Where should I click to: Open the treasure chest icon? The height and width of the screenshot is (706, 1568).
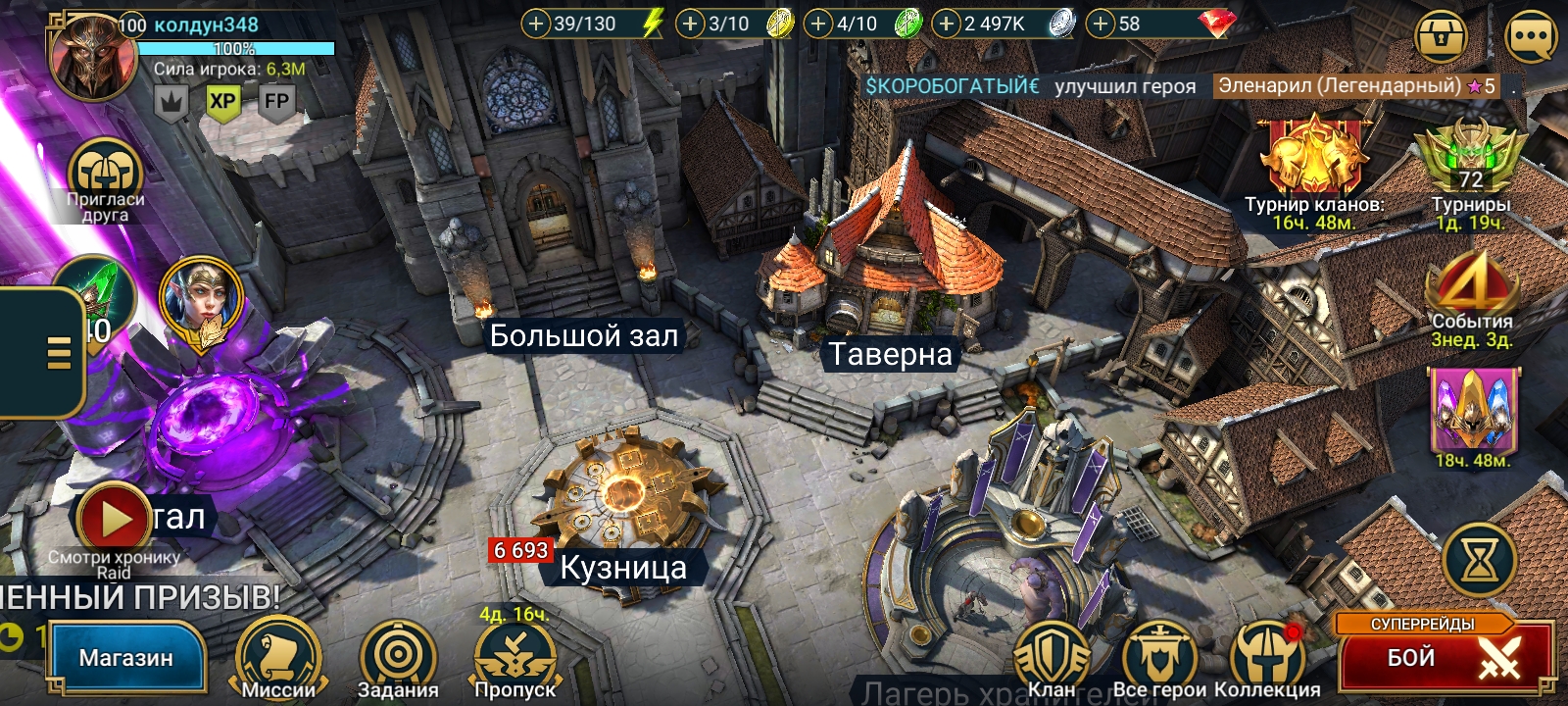click(1441, 39)
